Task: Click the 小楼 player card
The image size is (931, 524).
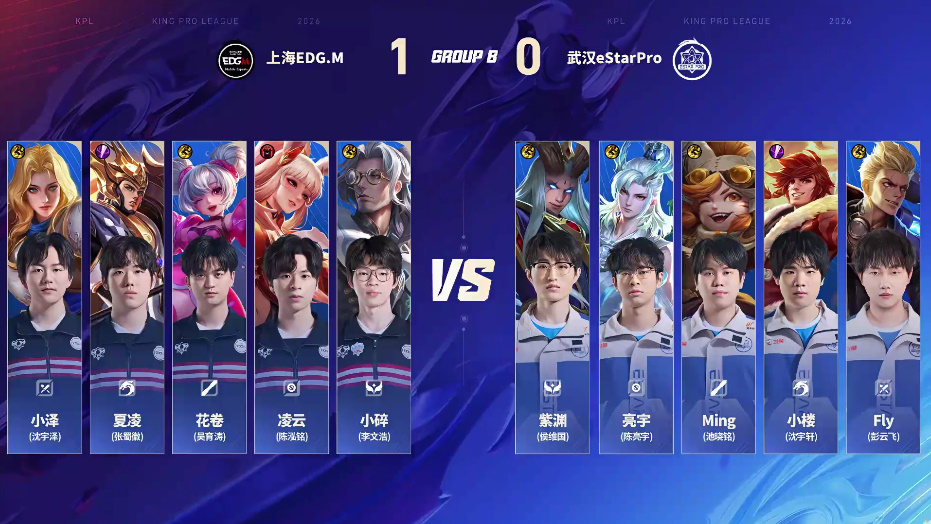Action: pos(800,297)
